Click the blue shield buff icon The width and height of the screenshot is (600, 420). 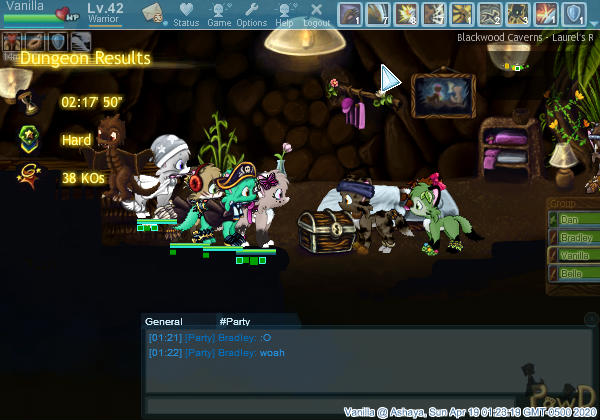[58, 41]
